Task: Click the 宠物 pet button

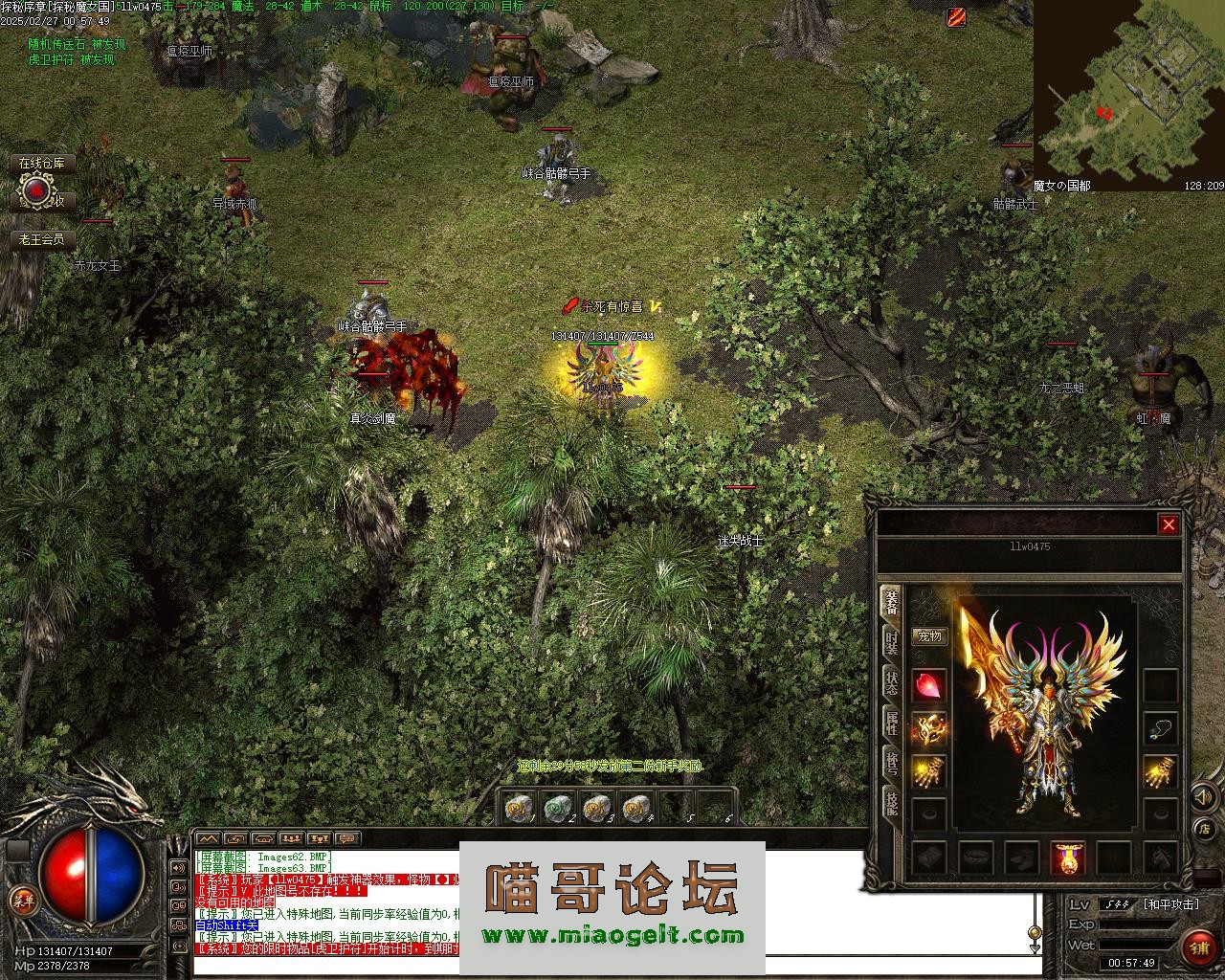Action: pyautogui.click(x=929, y=635)
